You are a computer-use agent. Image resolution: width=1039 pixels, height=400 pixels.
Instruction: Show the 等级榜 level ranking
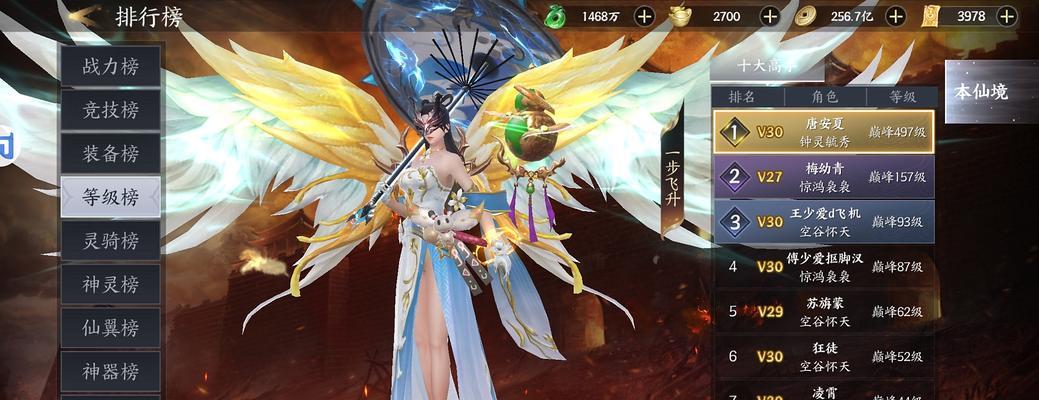110,197
